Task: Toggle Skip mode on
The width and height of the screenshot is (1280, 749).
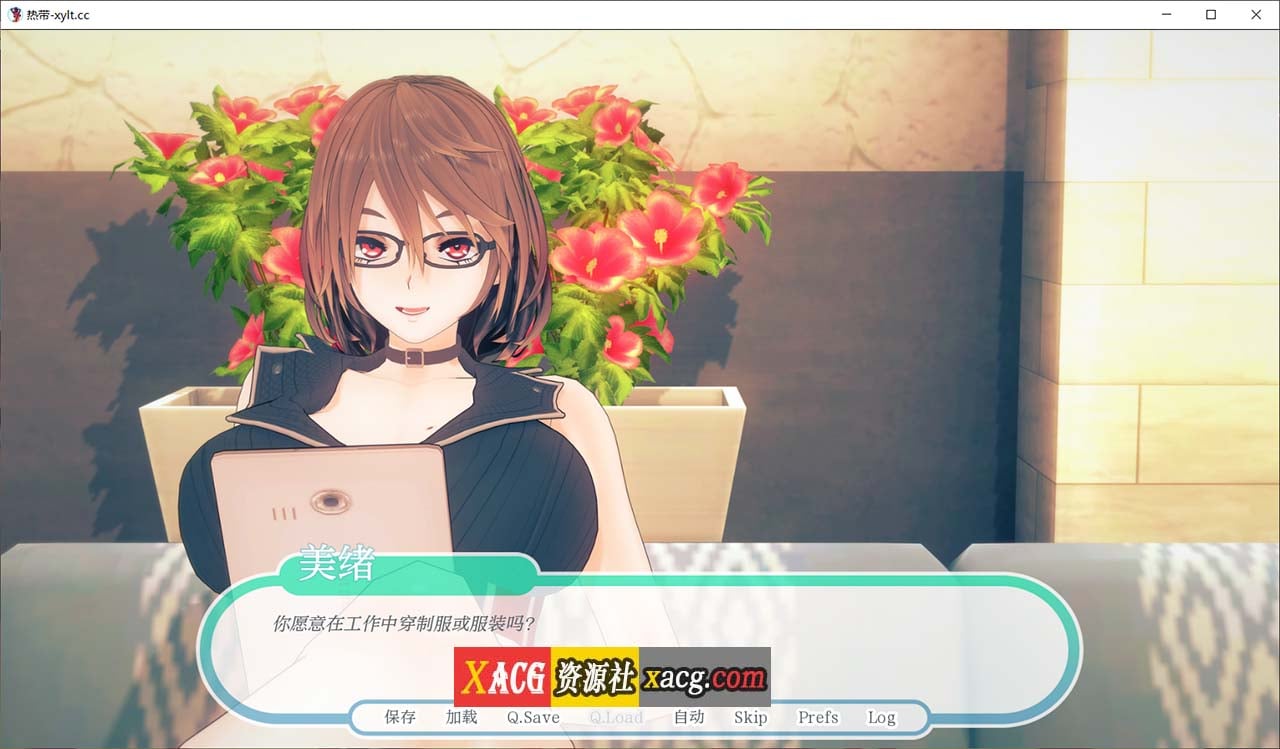Action: click(x=751, y=717)
